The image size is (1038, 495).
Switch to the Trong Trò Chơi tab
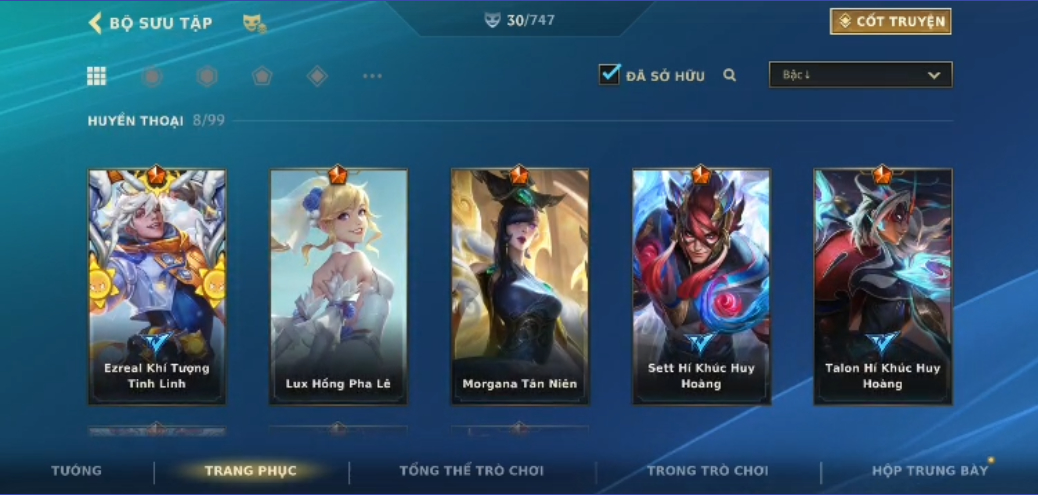pyautogui.click(x=707, y=470)
